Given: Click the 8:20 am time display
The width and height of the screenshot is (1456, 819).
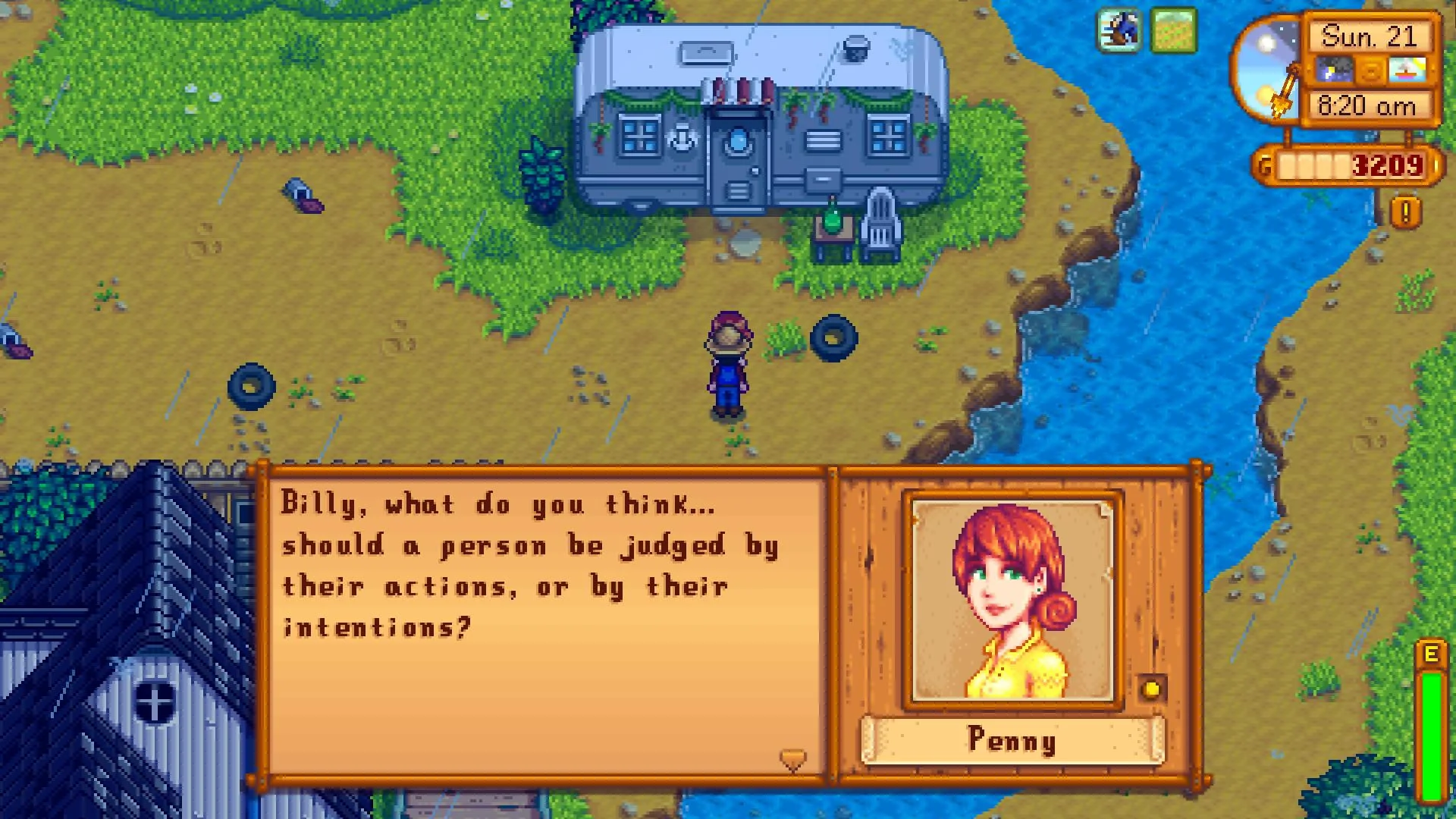Looking at the screenshot, I should pos(1367,106).
